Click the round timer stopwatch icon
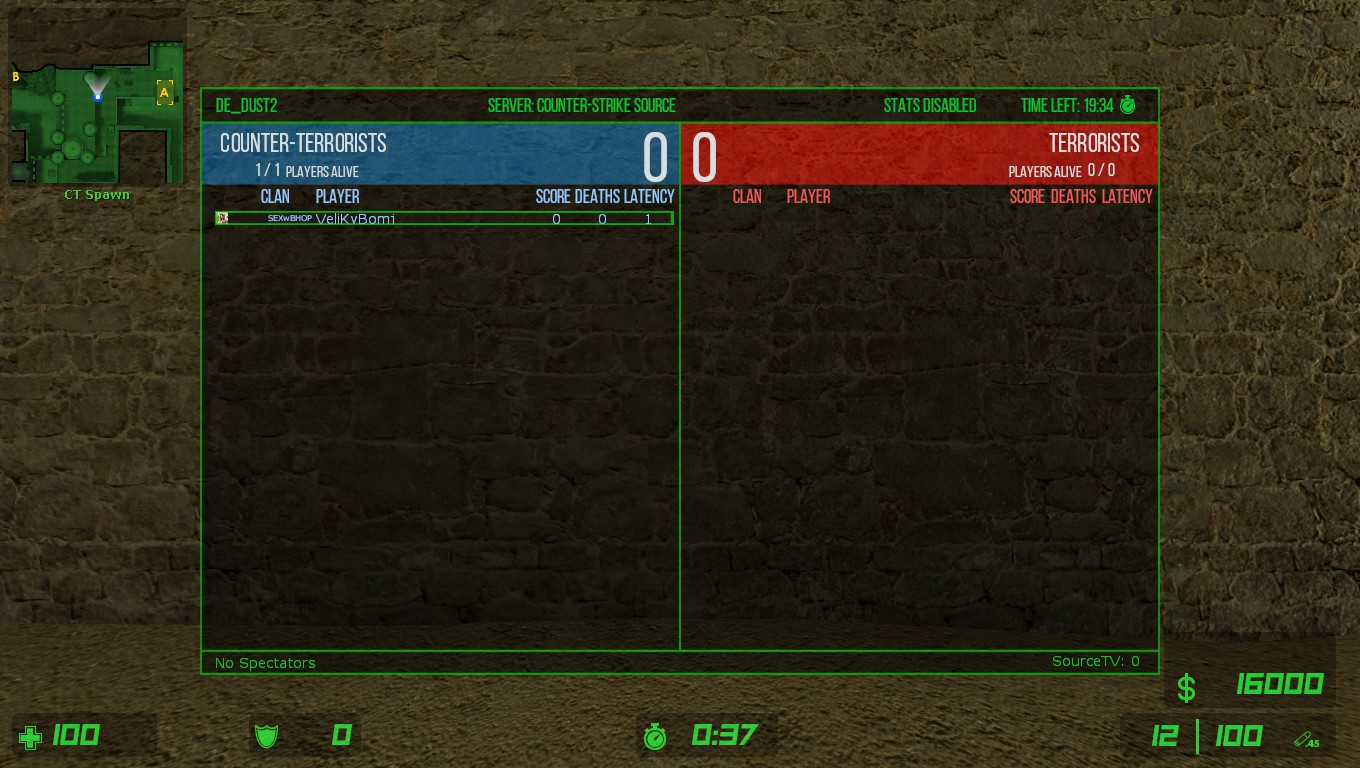The width and height of the screenshot is (1360, 768). [655, 736]
